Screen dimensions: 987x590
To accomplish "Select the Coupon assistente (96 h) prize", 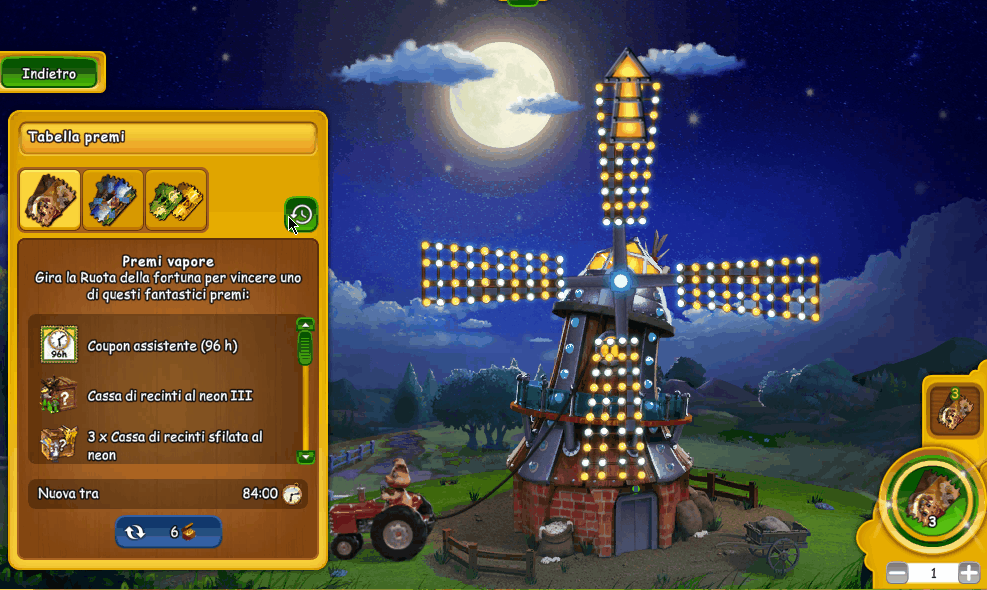I will (162, 345).
